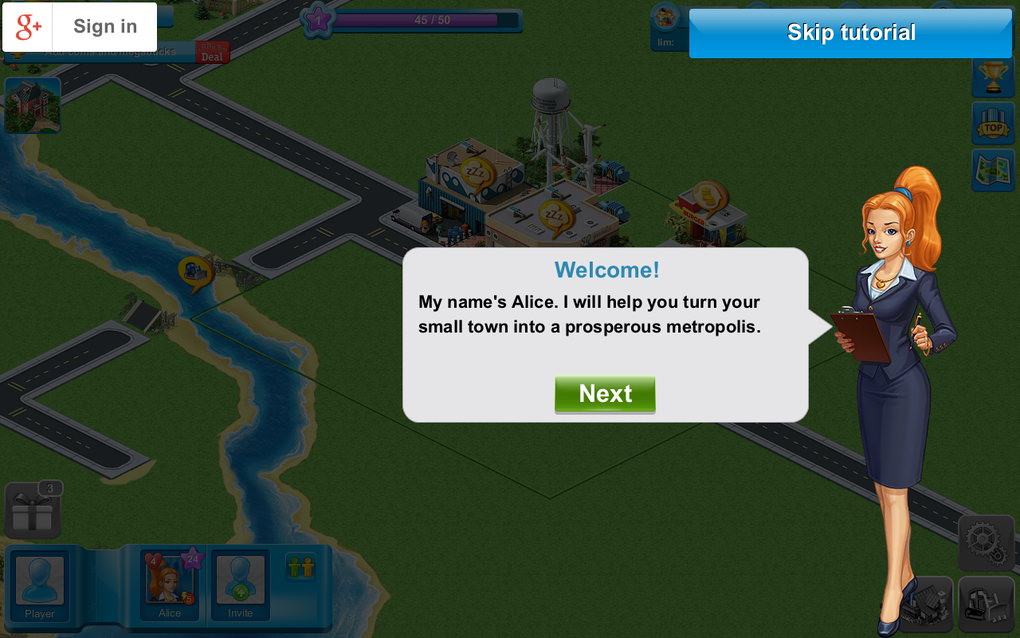The height and width of the screenshot is (638, 1020).
Task: Open the folded map icon
Action: point(992,170)
